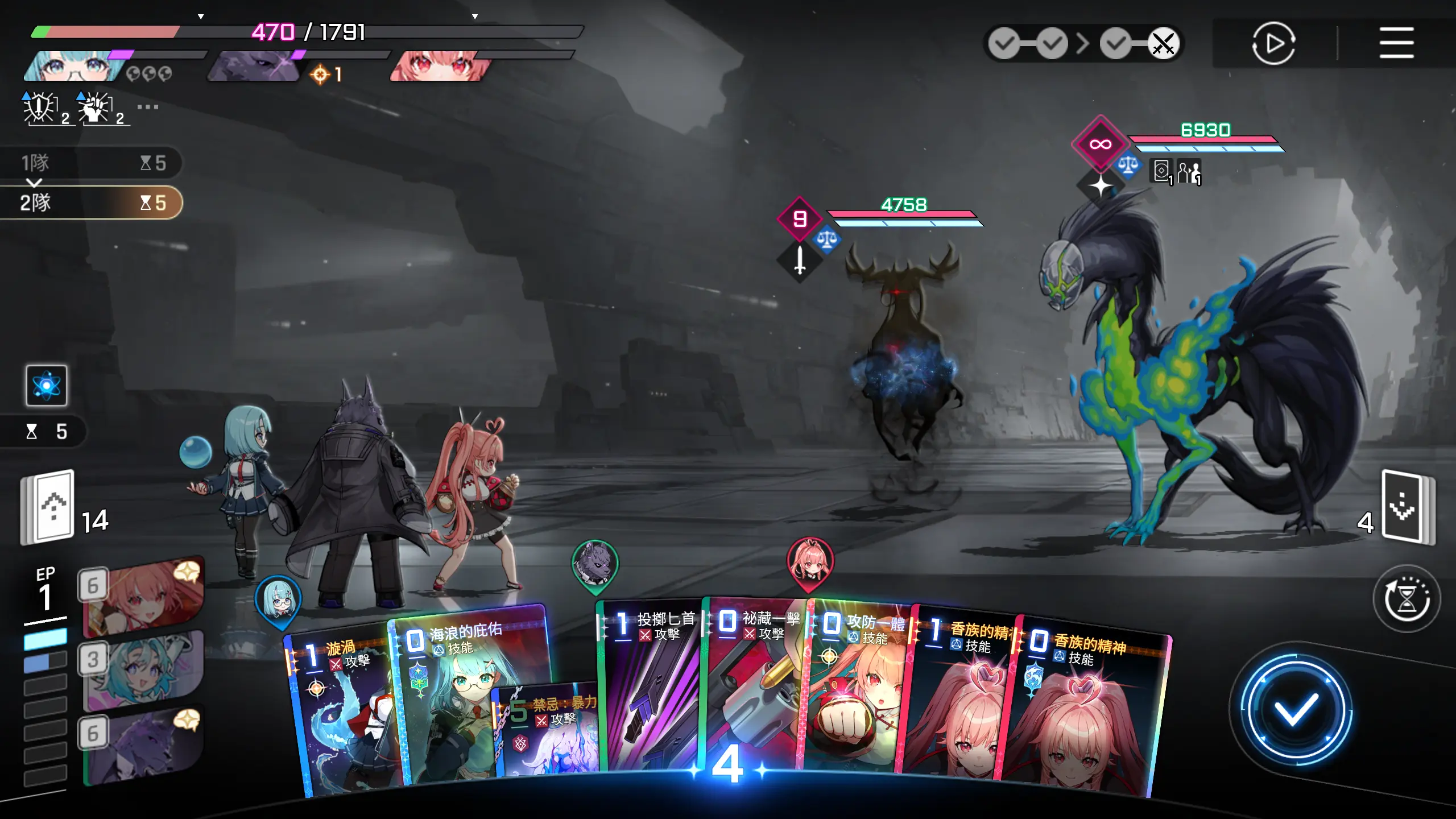Open the hamburger menu

tap(1396, 43)
